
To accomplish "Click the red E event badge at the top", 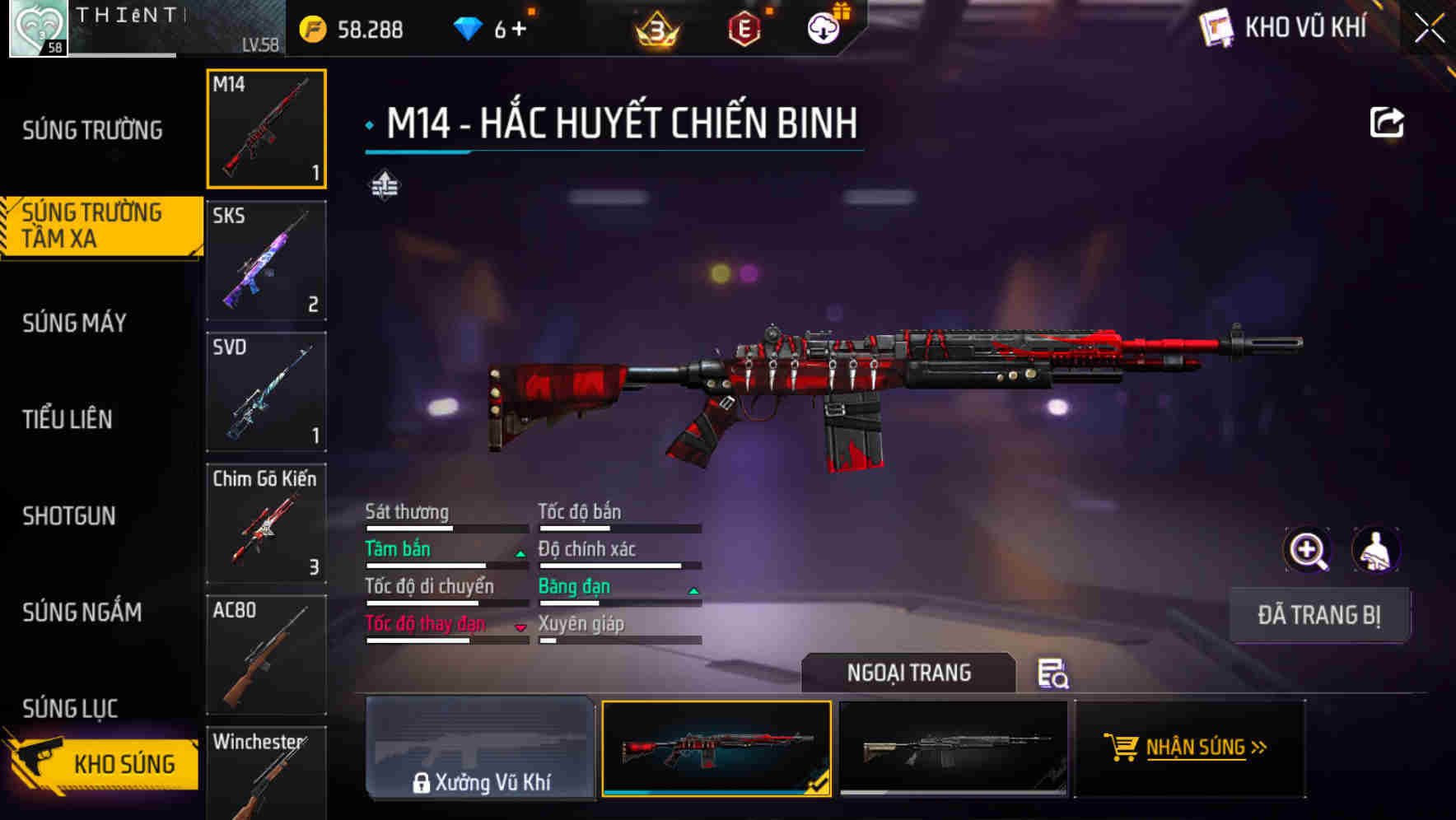I will pos(744,27).
